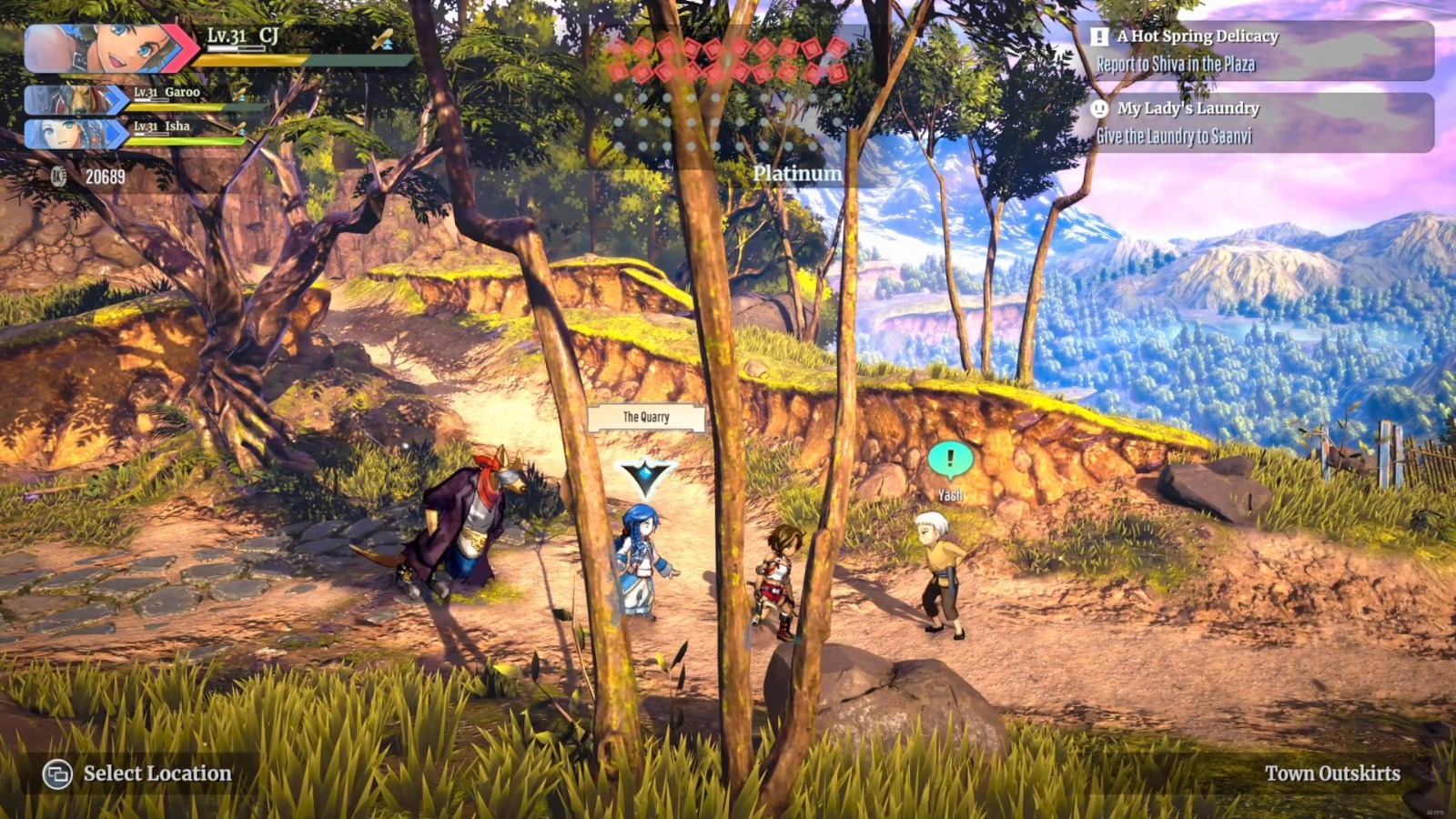This screenshot has width=1456, height=819.
Task: Toggle the weapon upgrade arrow next to Garoo
Action: (x=241, y=96)
